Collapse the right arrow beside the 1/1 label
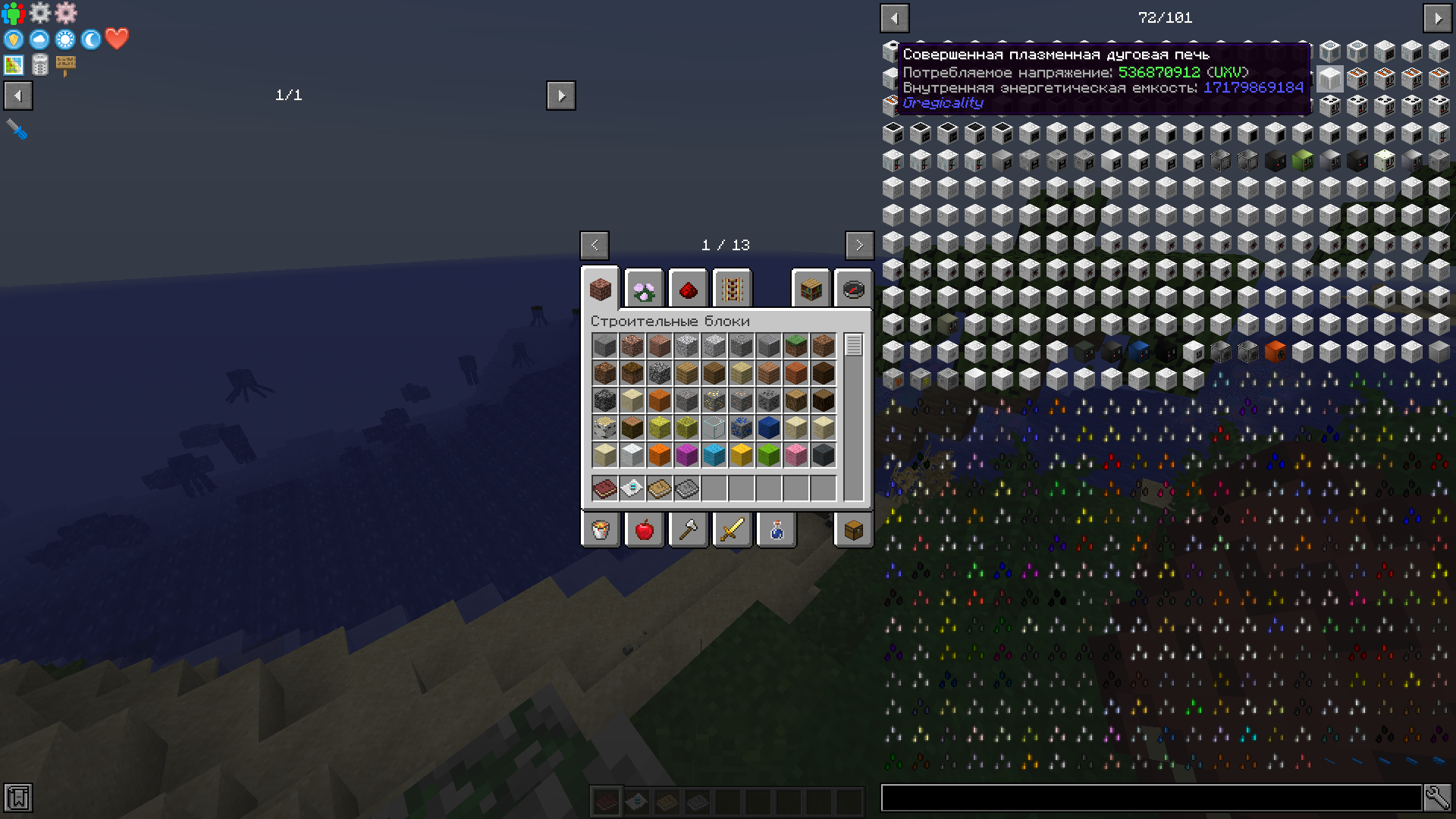This screenshot has width=1456, height=819. (x=562, y=96)
